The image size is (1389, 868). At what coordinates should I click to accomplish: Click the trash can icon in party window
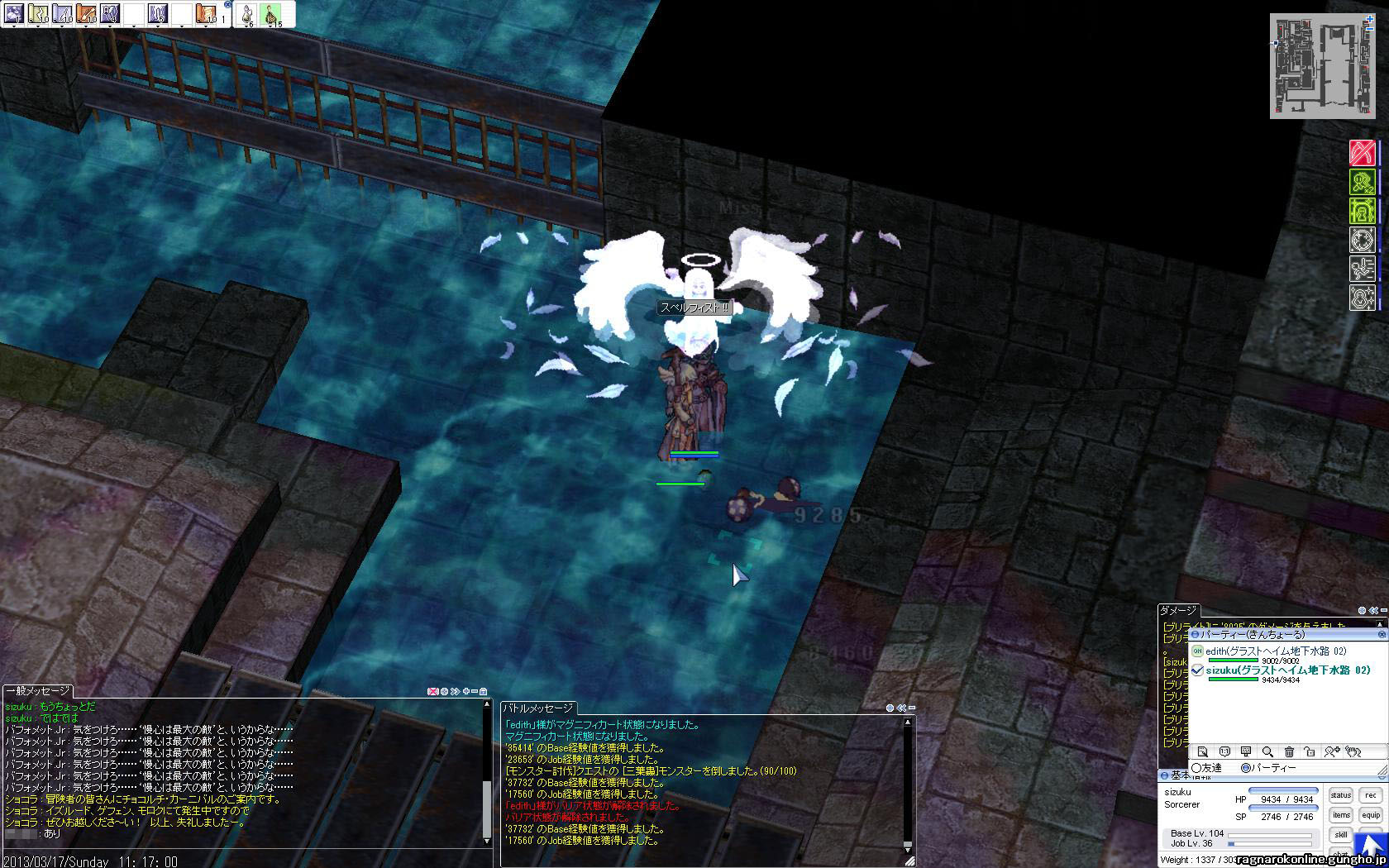(1289, 751)
